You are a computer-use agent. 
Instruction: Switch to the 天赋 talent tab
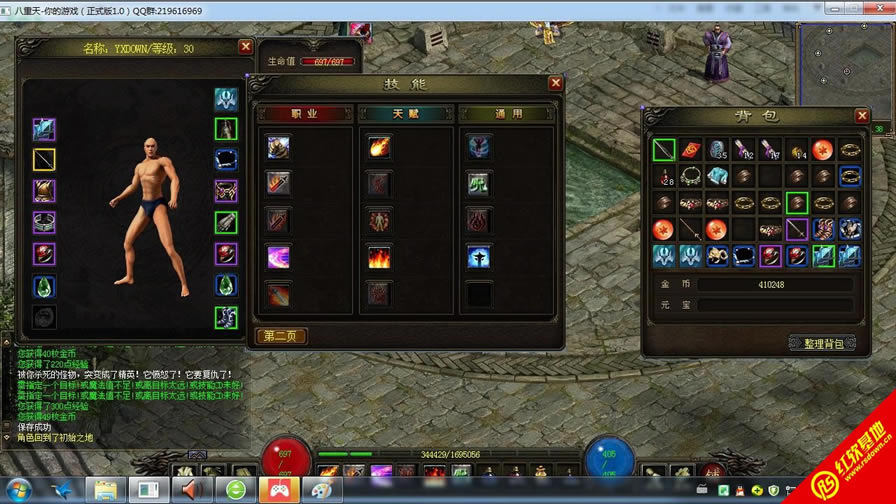coord(405,114)
